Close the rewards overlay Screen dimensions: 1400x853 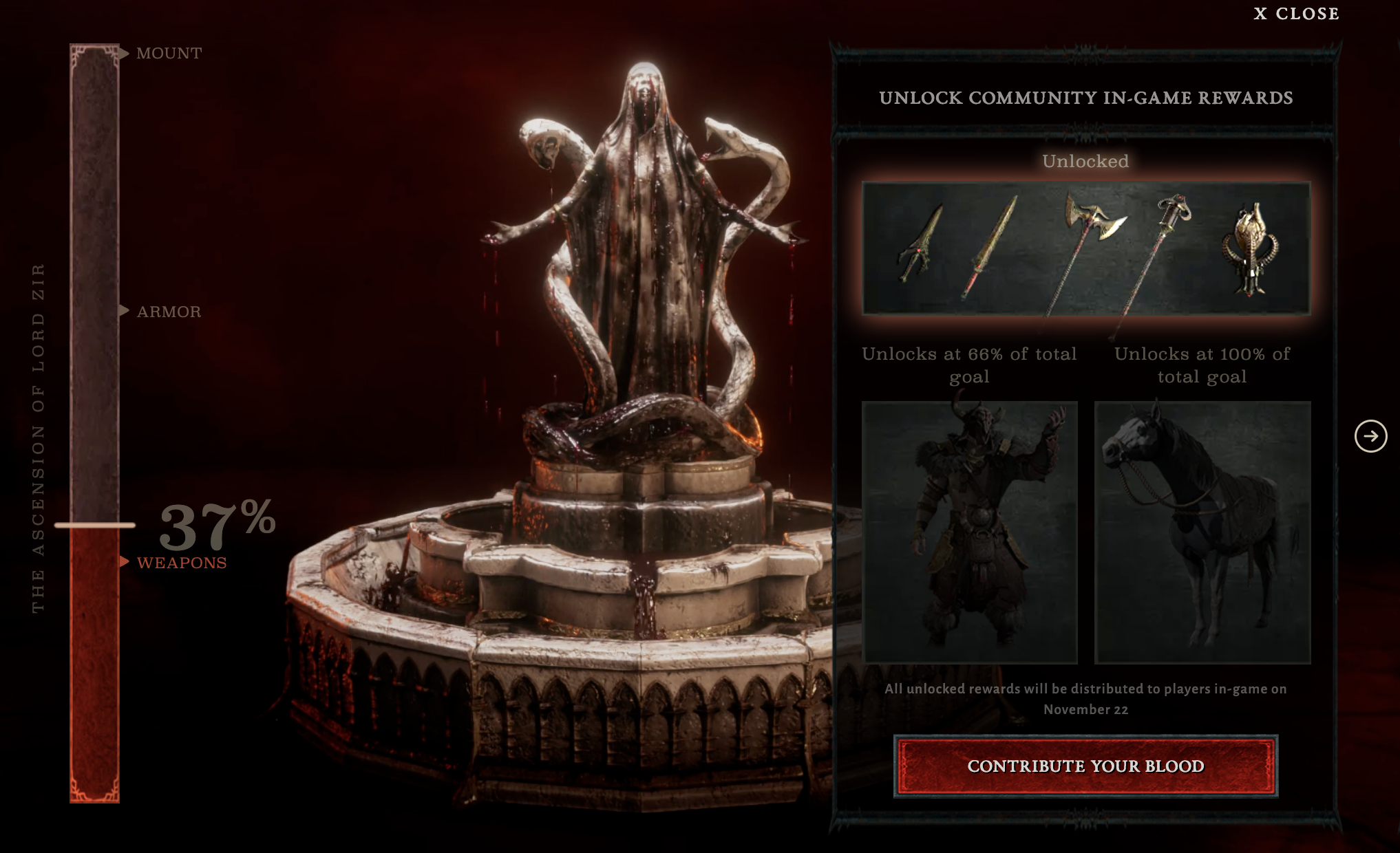tap(1296, 14)
